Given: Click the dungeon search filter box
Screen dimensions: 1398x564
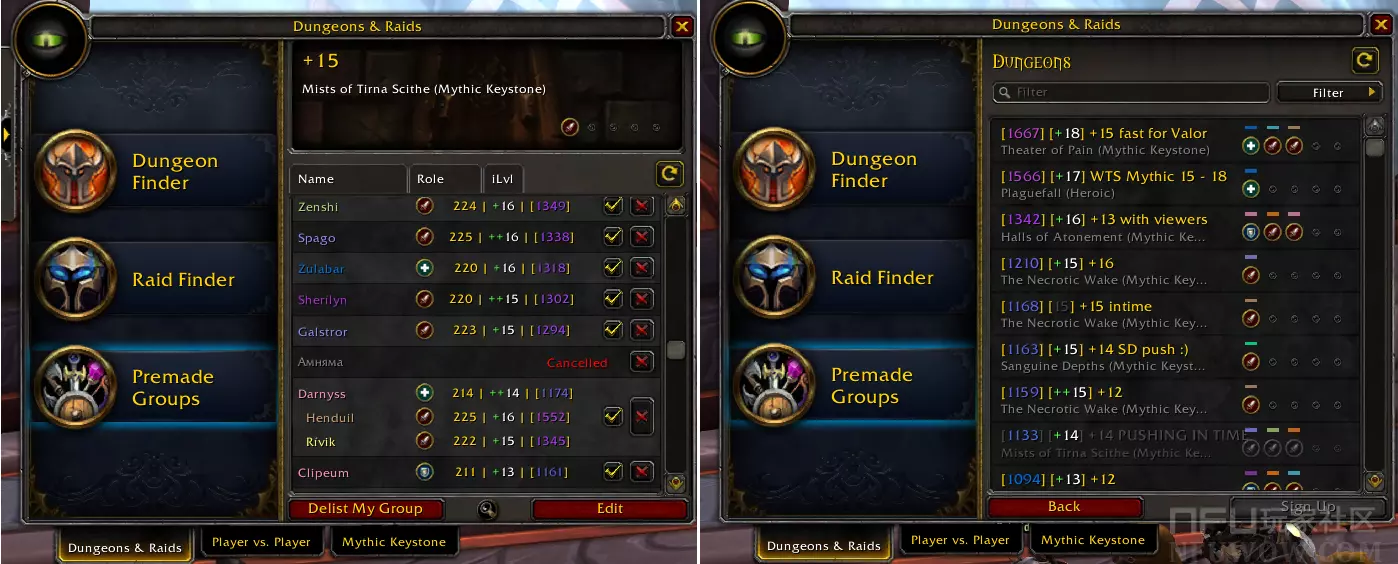Looking at the screenshot, I should point(1130,92).
